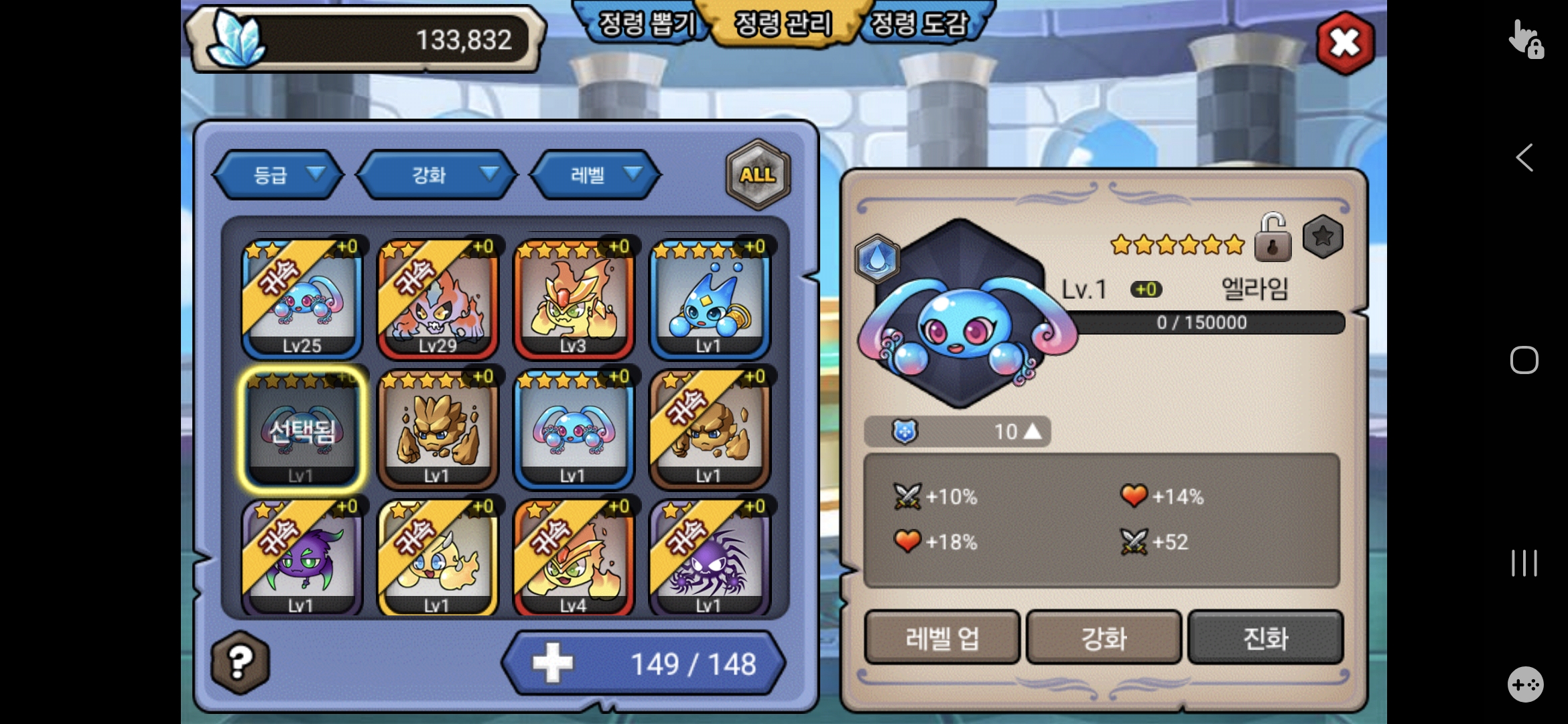The height and width of the screenshot is (724, 1568).
Task: Click the ALL filter hexagon button
Action: [758, 175]
